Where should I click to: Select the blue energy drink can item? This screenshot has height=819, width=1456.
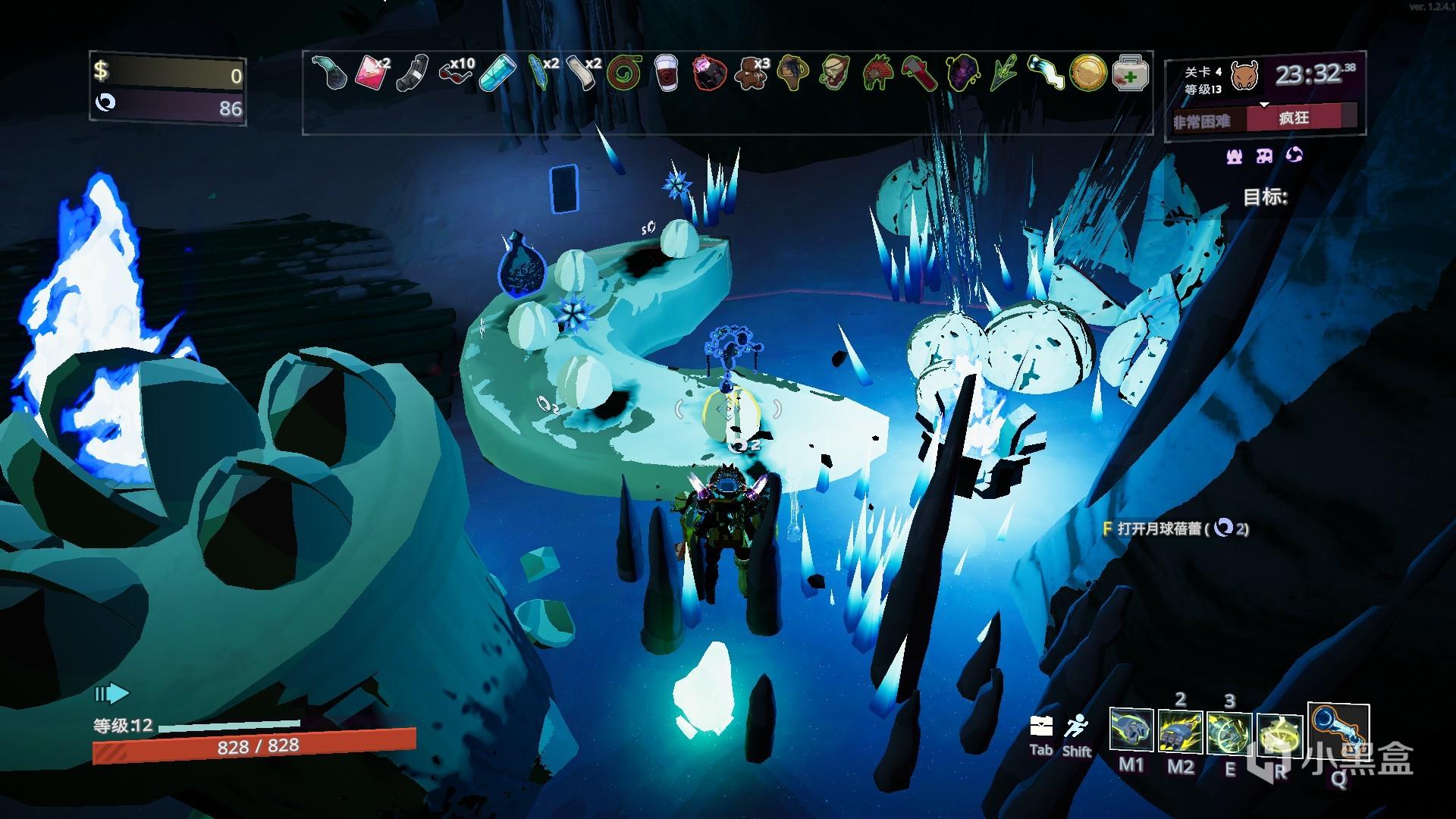click(x=498, y=74)
